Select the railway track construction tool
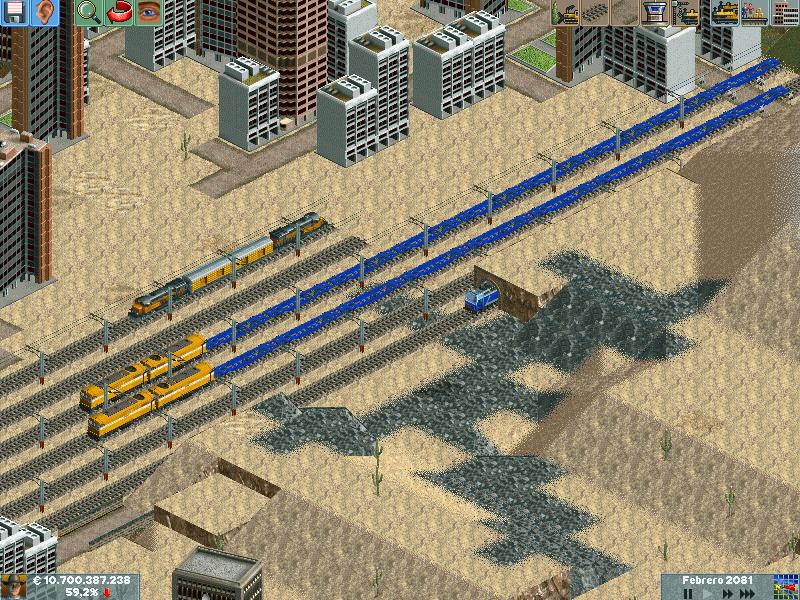Viewport: 800px width, 600px height. (595, 13)
